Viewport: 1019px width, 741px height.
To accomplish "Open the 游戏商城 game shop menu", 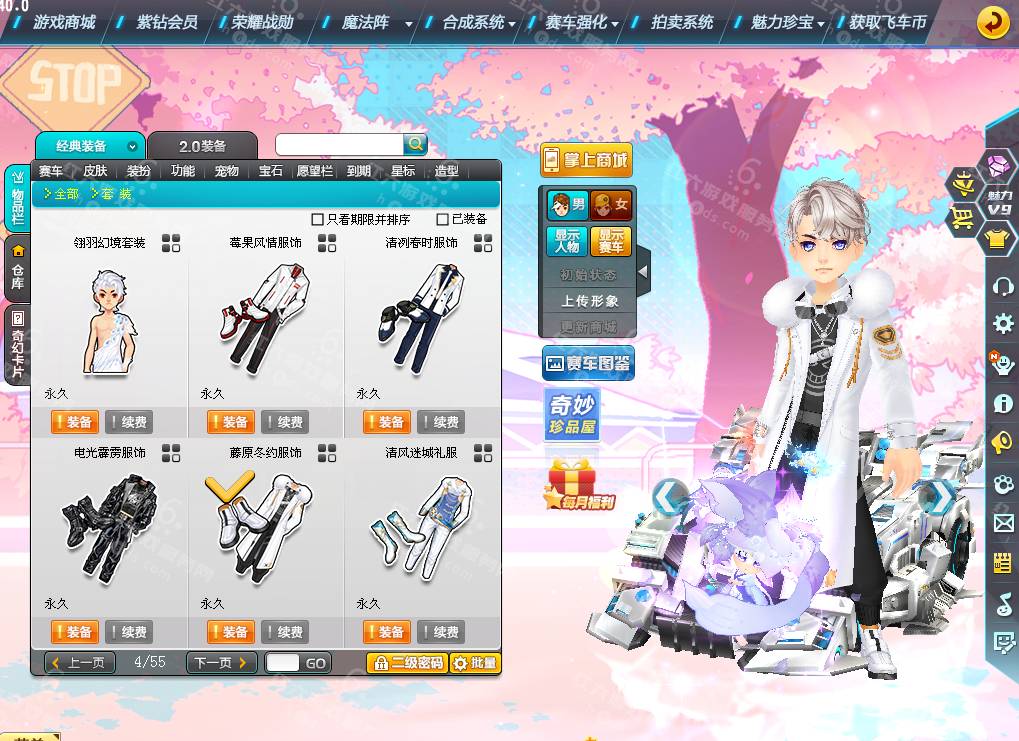I will tap(64, 22).
